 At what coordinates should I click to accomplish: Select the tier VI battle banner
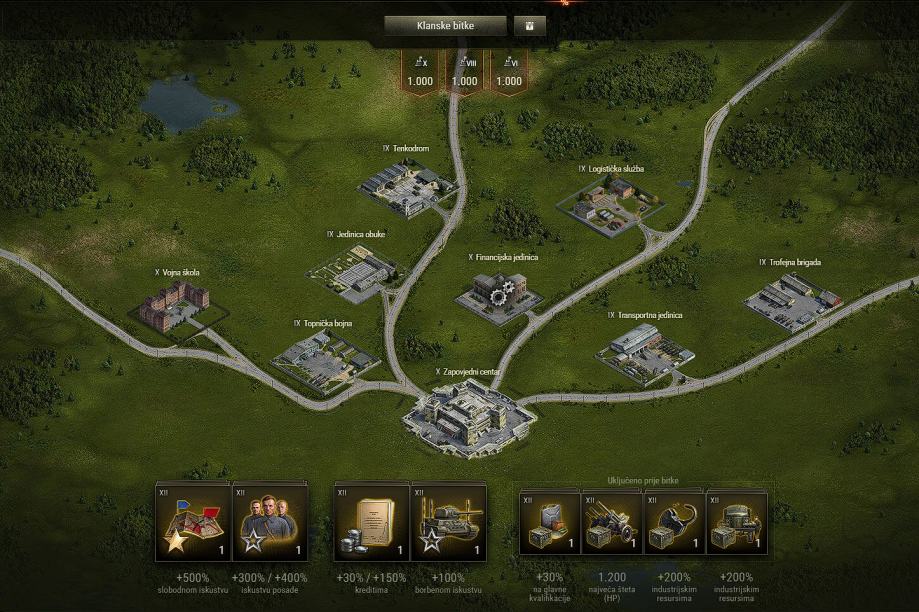click(508, 73)
